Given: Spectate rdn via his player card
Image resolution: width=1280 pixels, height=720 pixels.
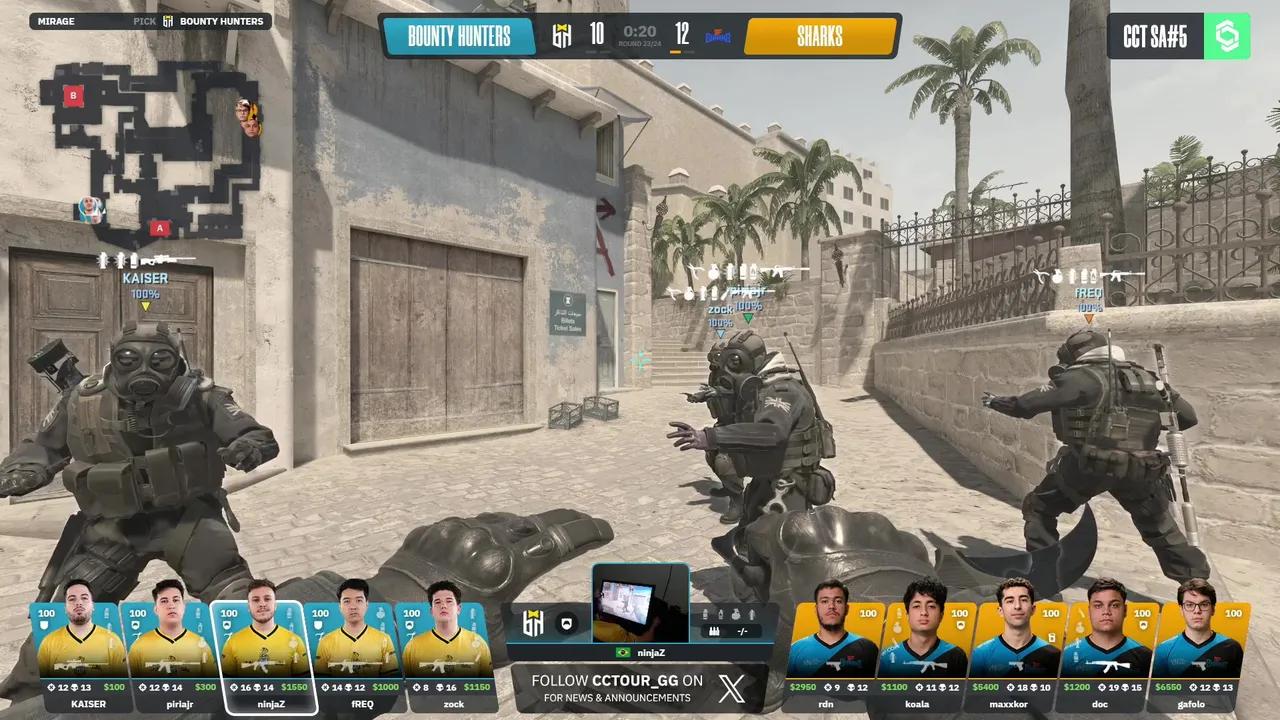Looking at the screenshot, I should (x=831, y=655).
